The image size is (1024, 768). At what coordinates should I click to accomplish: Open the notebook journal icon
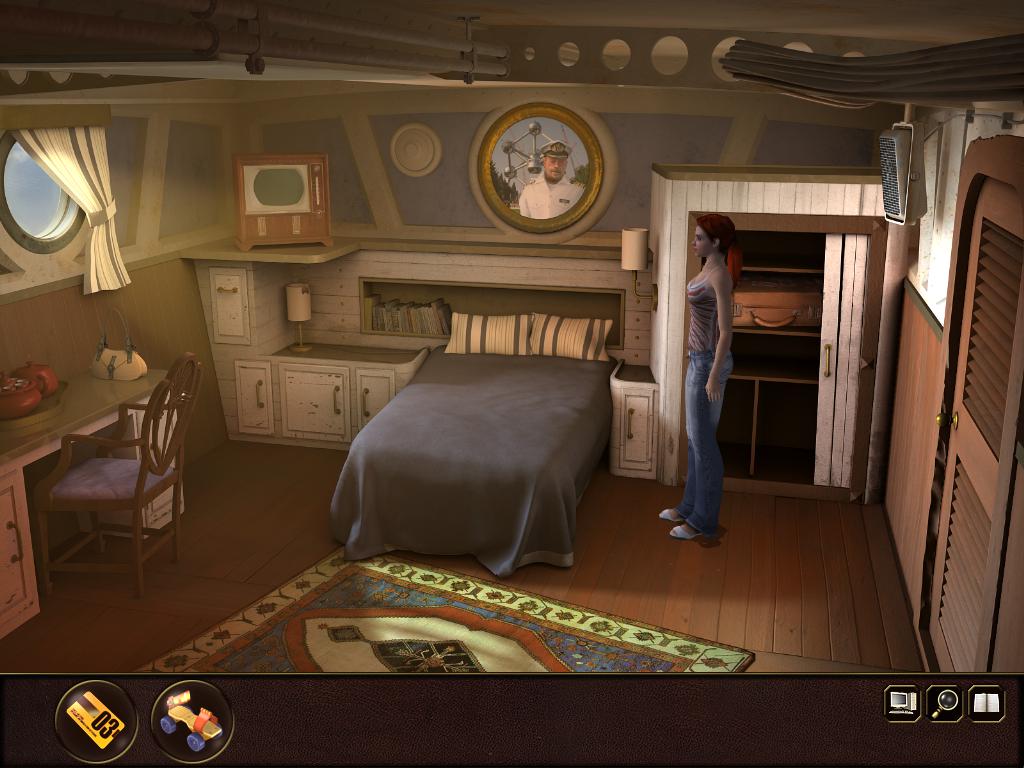pos(985,702)
